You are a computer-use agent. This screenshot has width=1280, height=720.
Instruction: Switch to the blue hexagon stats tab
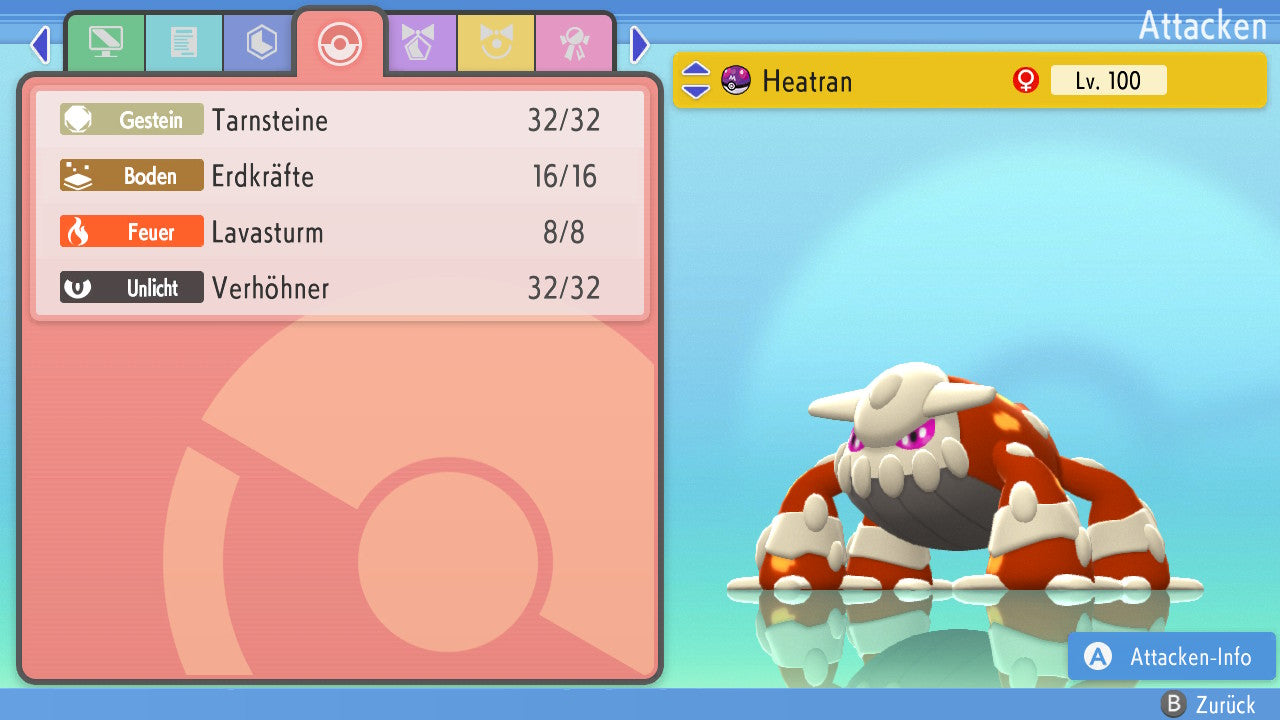pyautogui.click(x=261, y=43)
